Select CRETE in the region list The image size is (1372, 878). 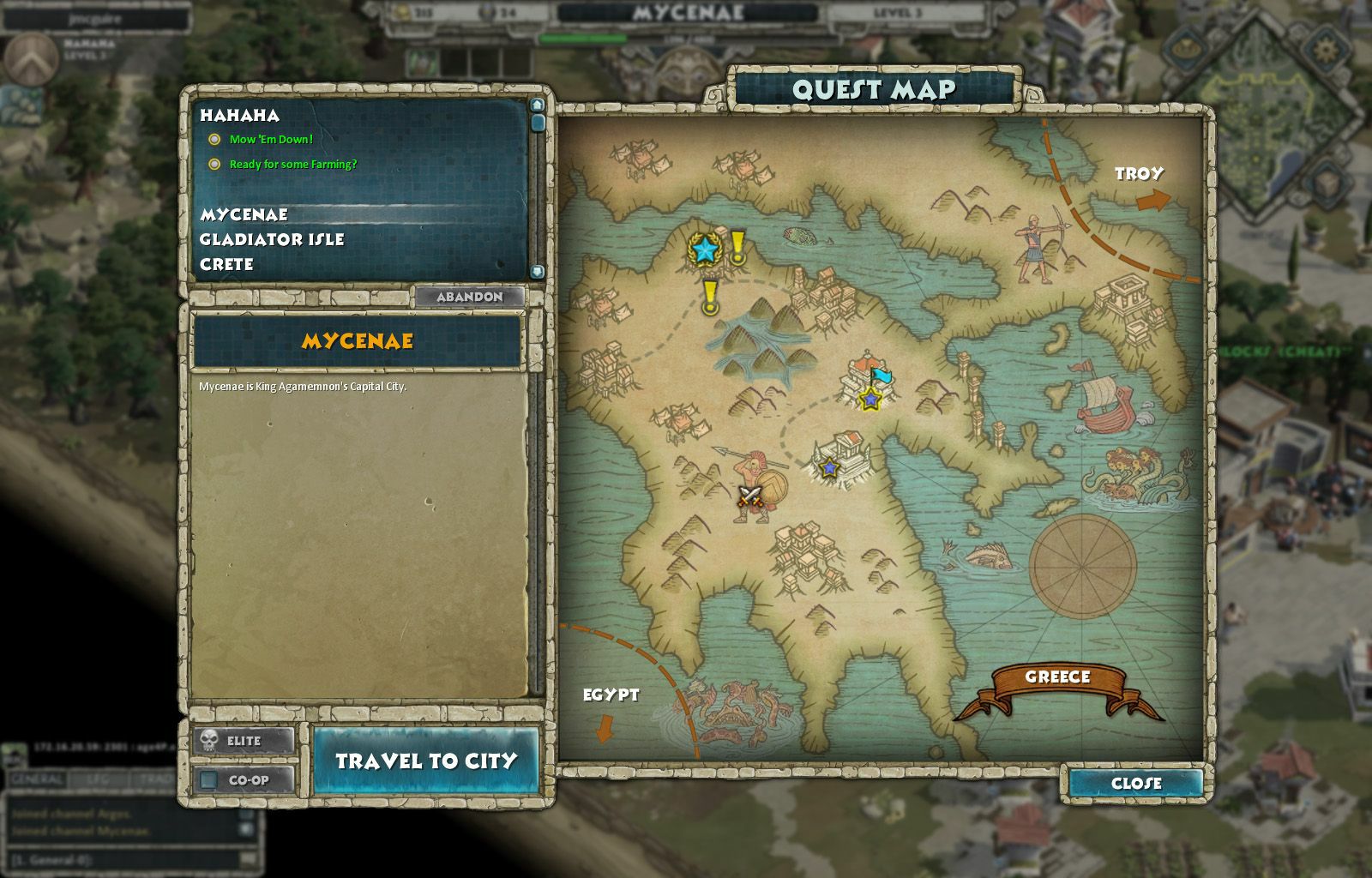point(225,265)
